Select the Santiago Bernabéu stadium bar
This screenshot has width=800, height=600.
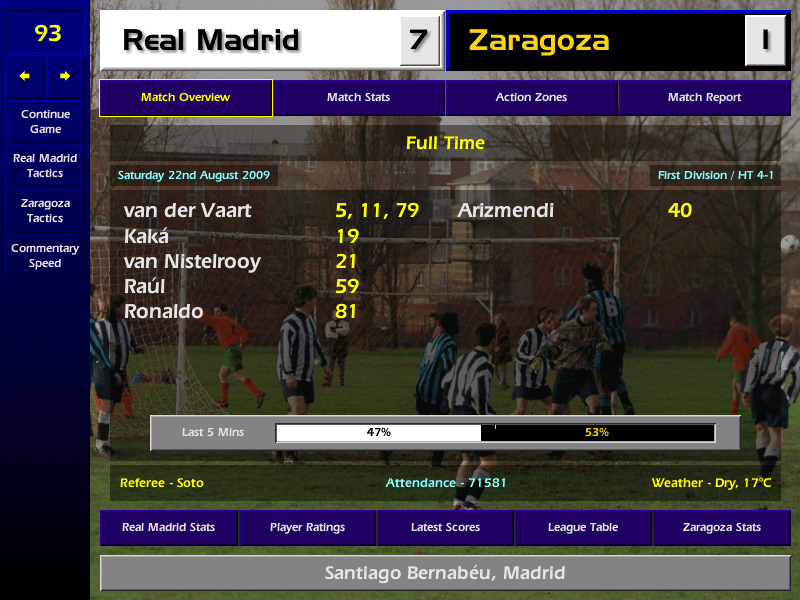click(x=445, y=573)
